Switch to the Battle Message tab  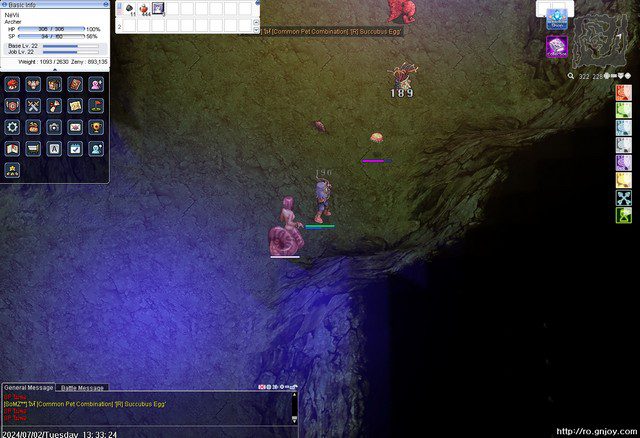click(x=81, y=387)
